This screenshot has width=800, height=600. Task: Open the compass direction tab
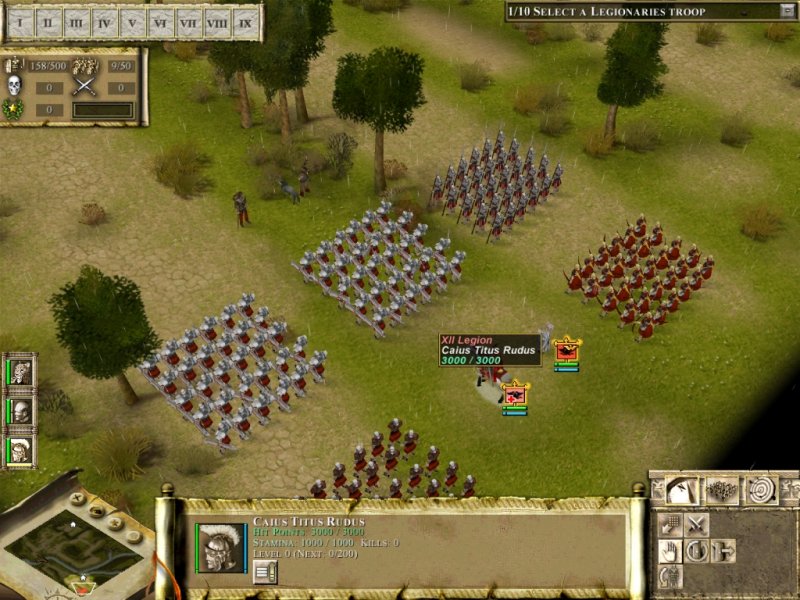[681, 490]
